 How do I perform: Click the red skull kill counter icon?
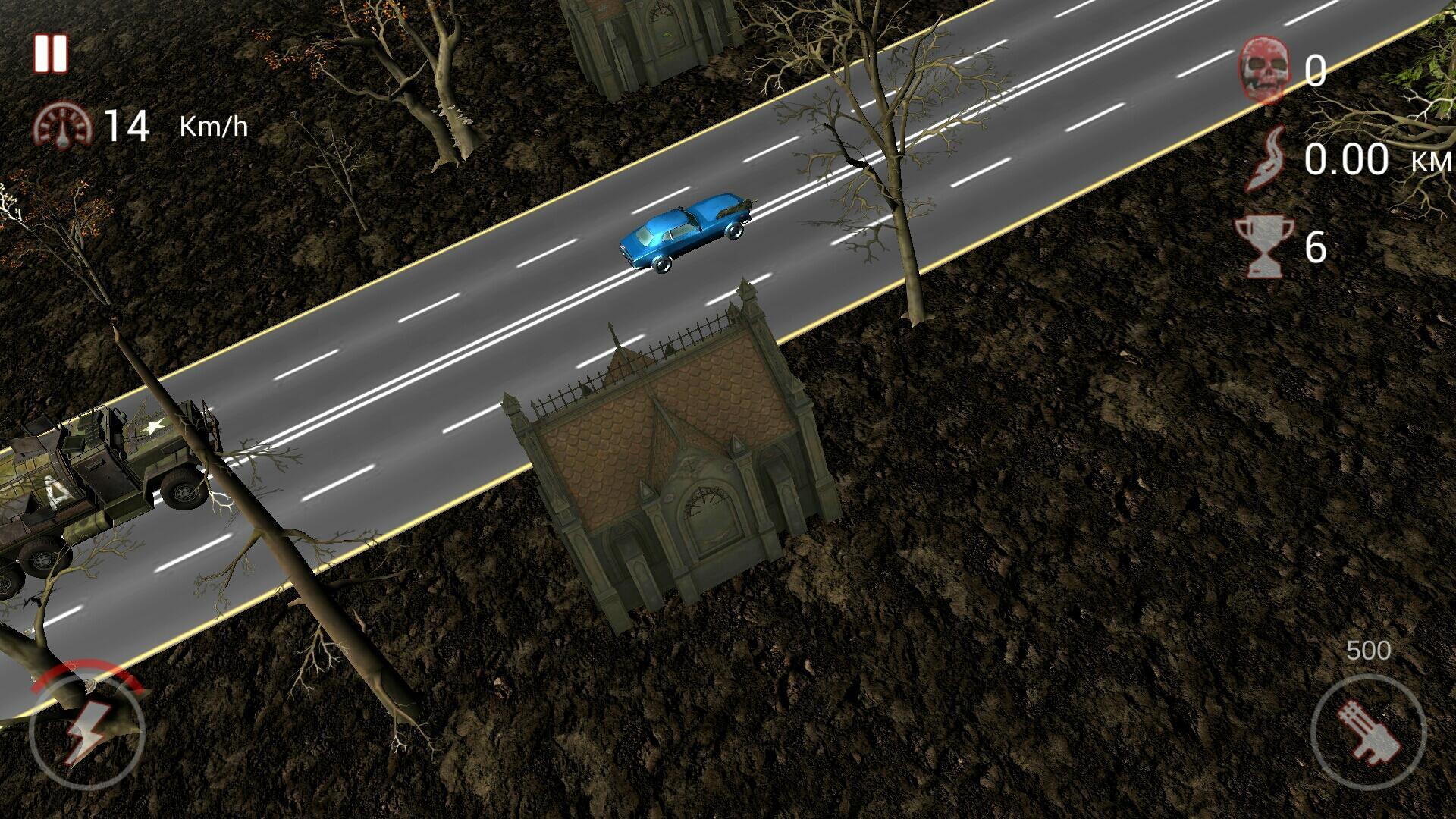[1266, 72]
